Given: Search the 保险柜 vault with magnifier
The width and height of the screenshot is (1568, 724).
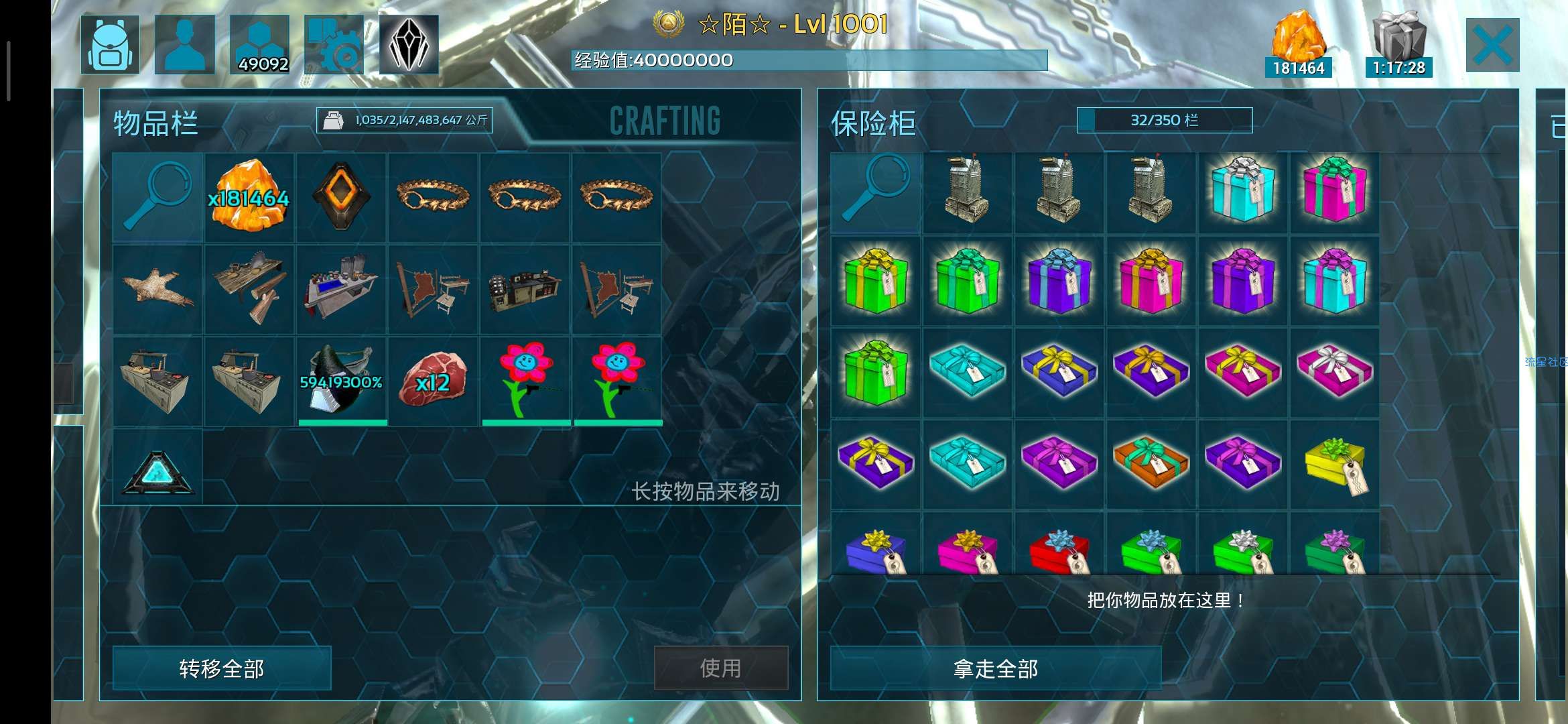Looking at the screenshot, I should (875, 192).
